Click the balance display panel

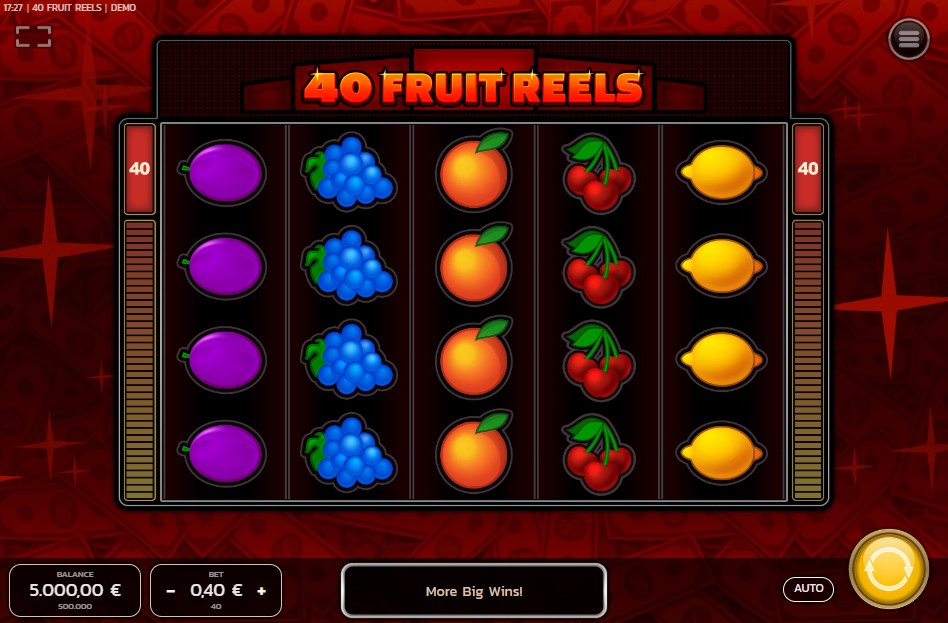pyautogui.click(x=75, y=590)
